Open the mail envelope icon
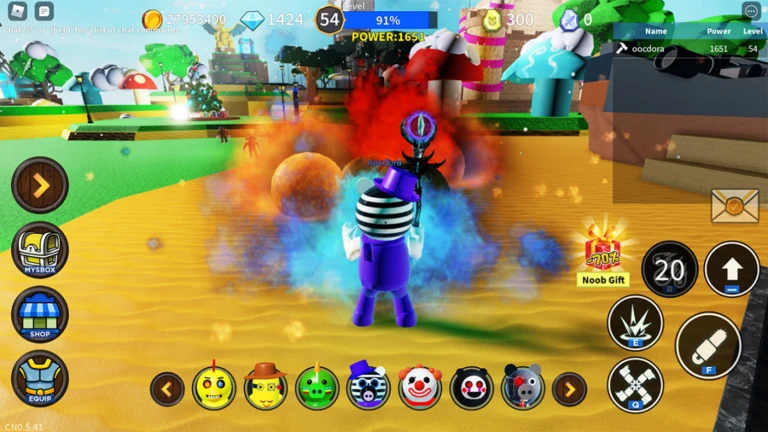This screenshot has height=432, width=768. pyautogui.click(x=734, y=206)
